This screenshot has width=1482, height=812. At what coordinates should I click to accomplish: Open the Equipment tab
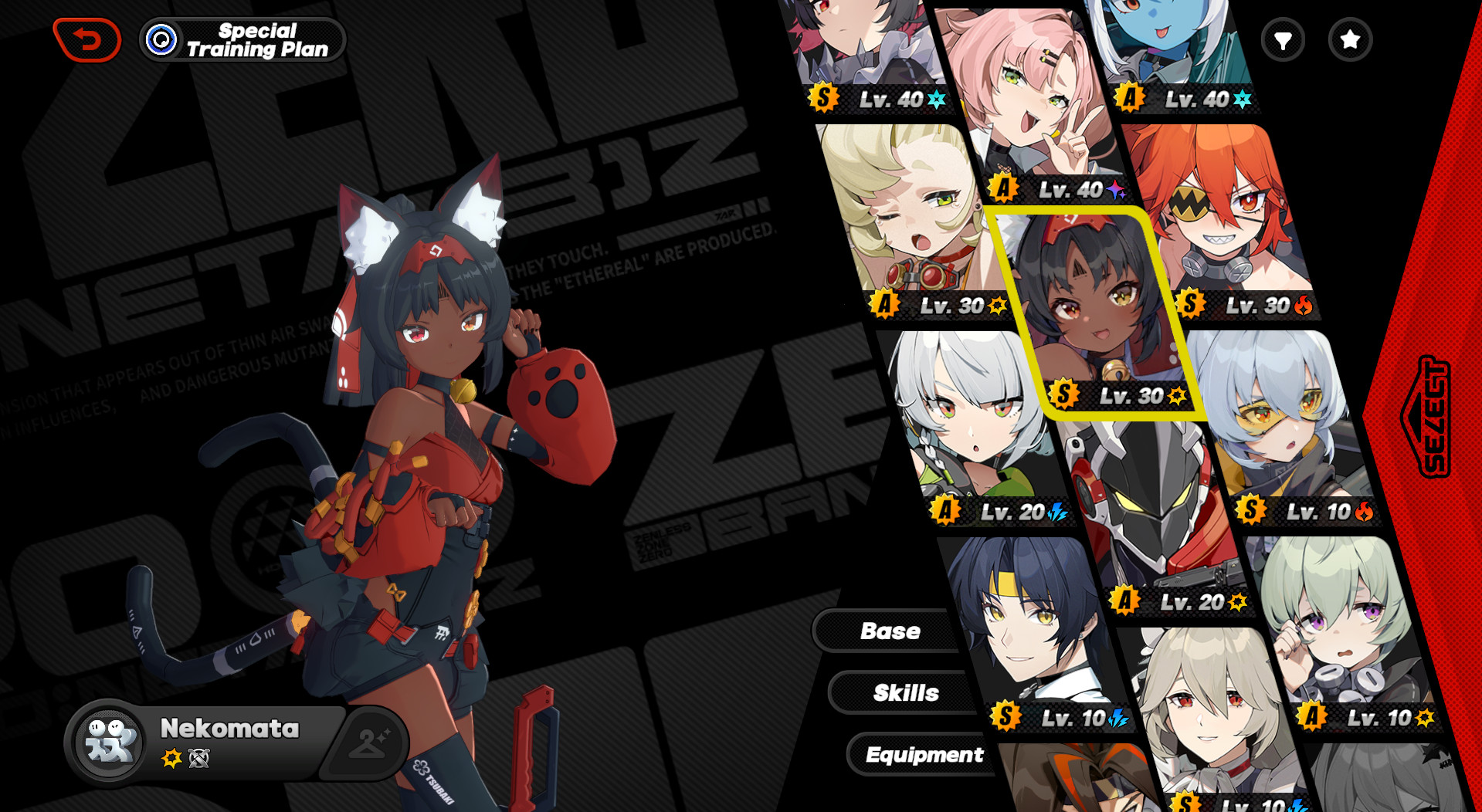925,755
